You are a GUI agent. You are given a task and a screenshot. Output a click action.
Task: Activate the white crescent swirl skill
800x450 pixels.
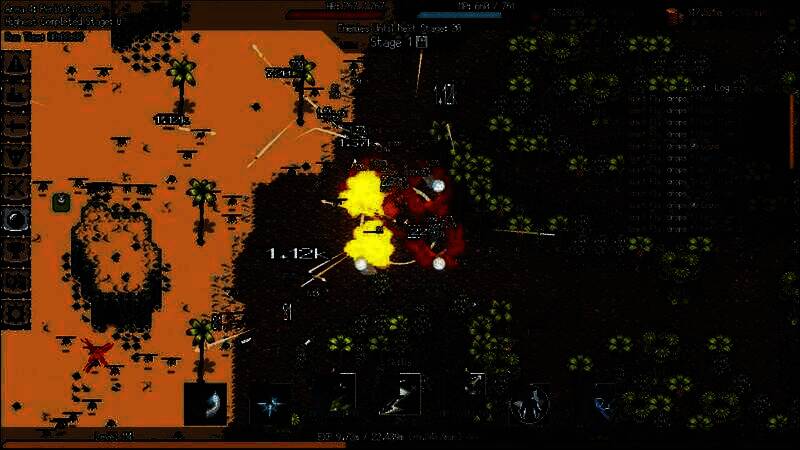click(205, 403)
